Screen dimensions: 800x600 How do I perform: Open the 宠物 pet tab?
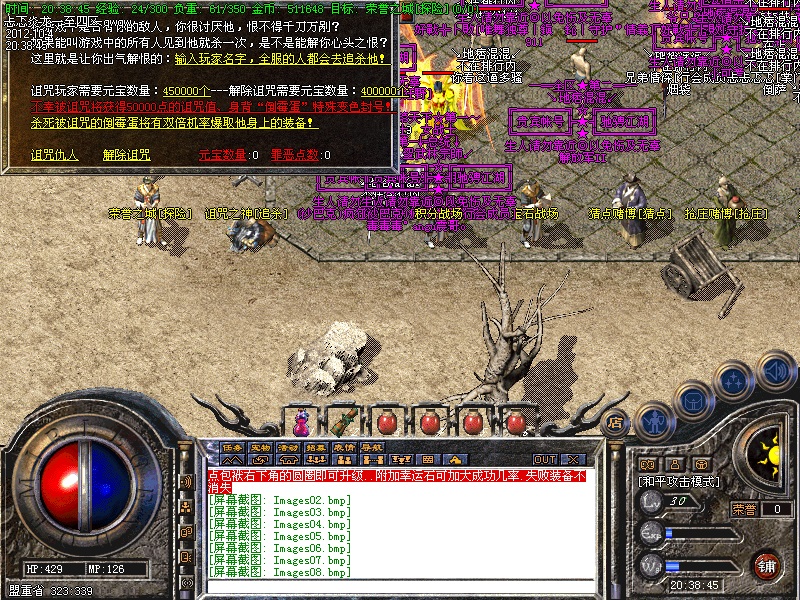pyautogui.click(x=261, y=447)
